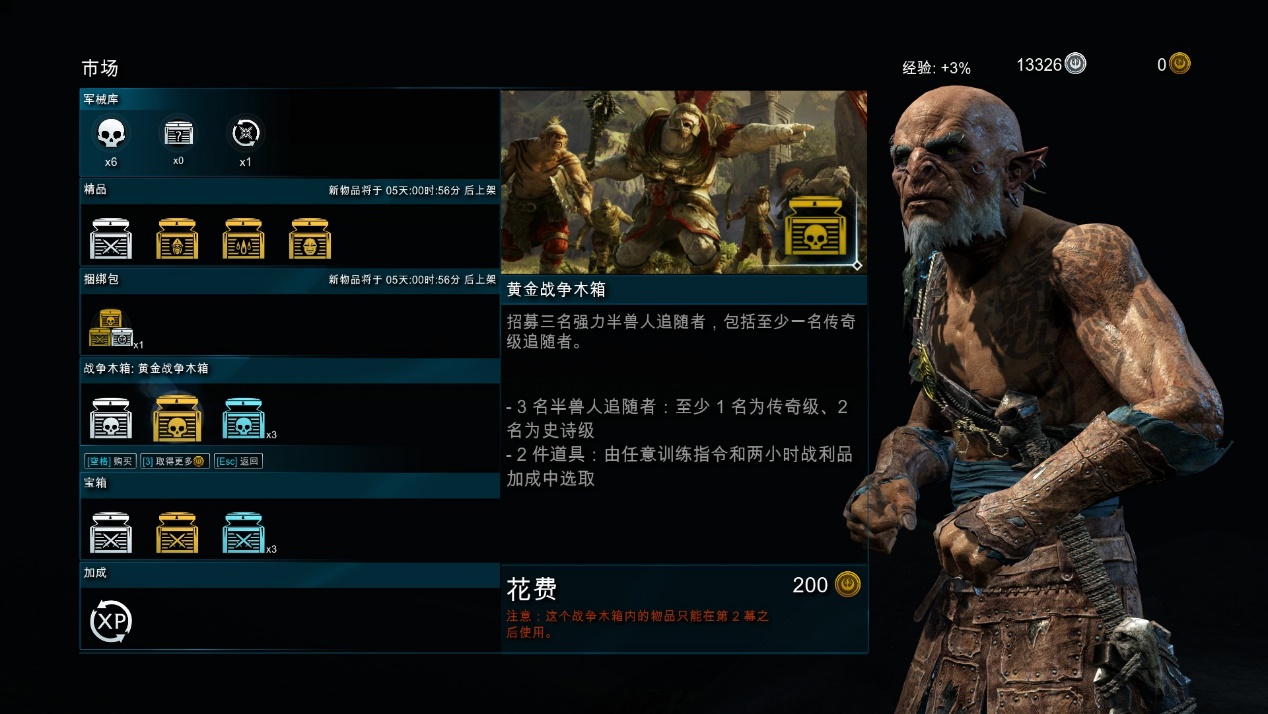Pick the cyan crossed-swords chest in the 宝箱 row
Image resolution: width=1268 pixels, height=714 pixels.
click(243, 533)
